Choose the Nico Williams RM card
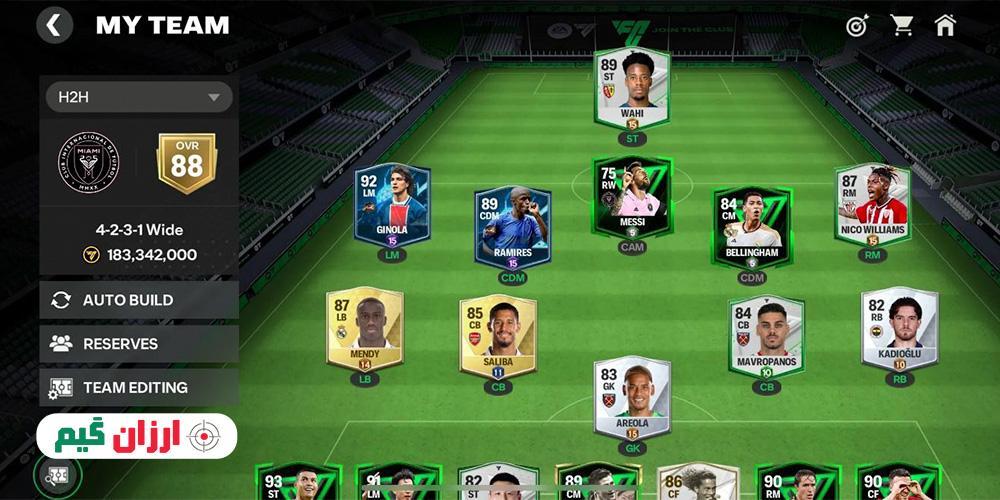Screen dimensions: 1000x500 [x=873, y=207]
